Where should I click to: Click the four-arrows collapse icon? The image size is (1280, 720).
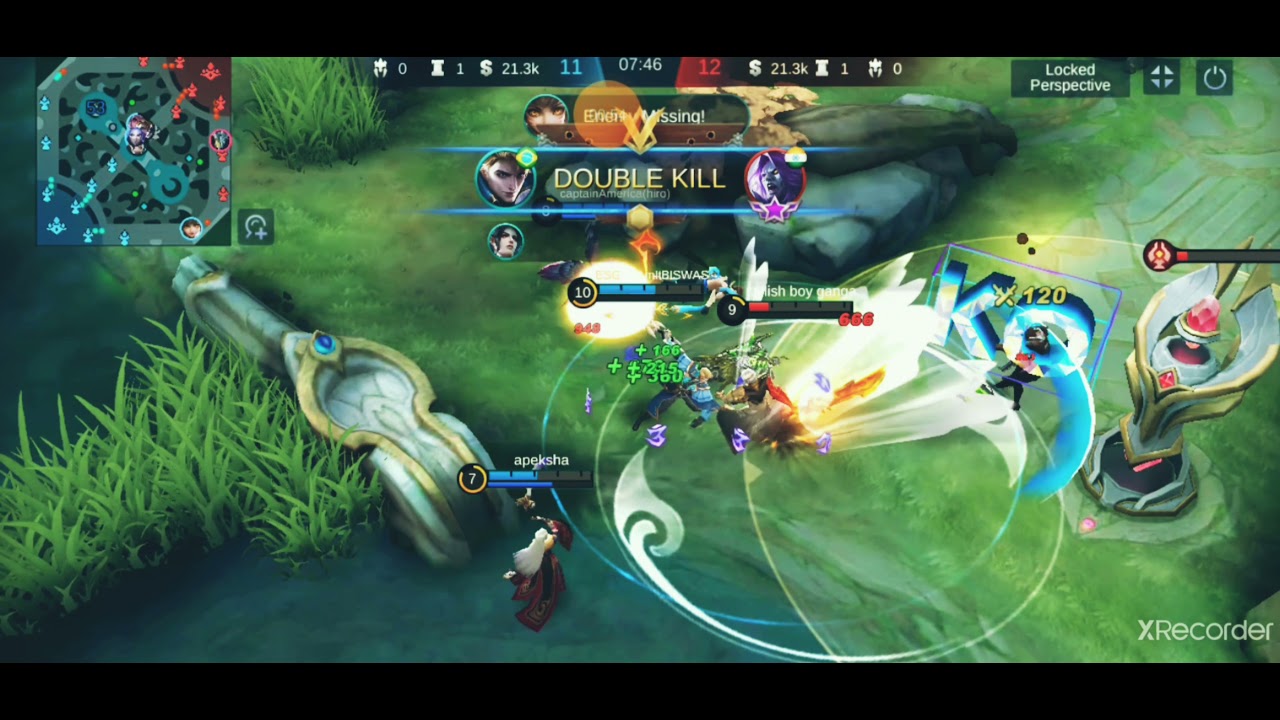pos(1162,78)
